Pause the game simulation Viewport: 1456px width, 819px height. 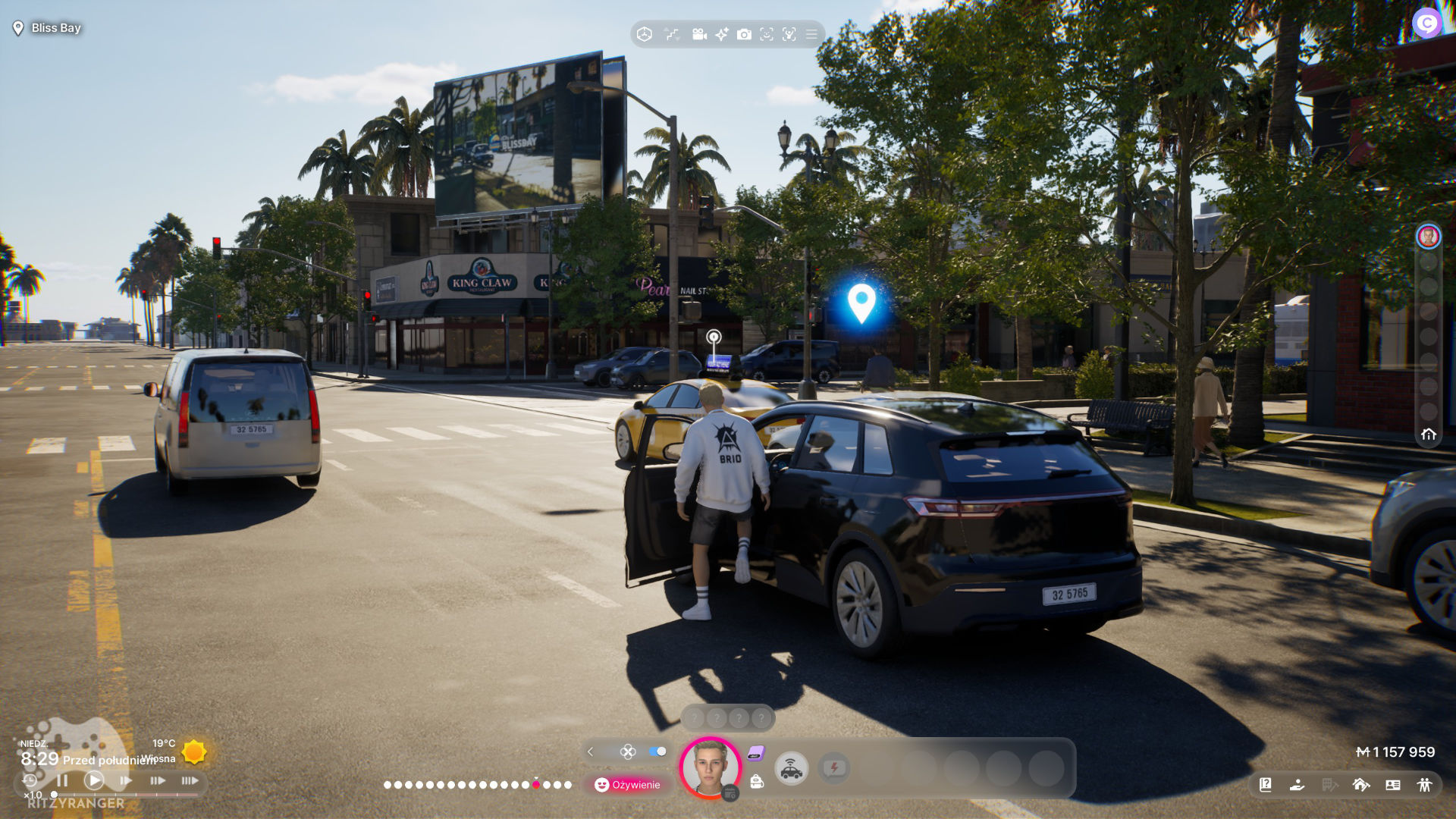tap(62, 780)
